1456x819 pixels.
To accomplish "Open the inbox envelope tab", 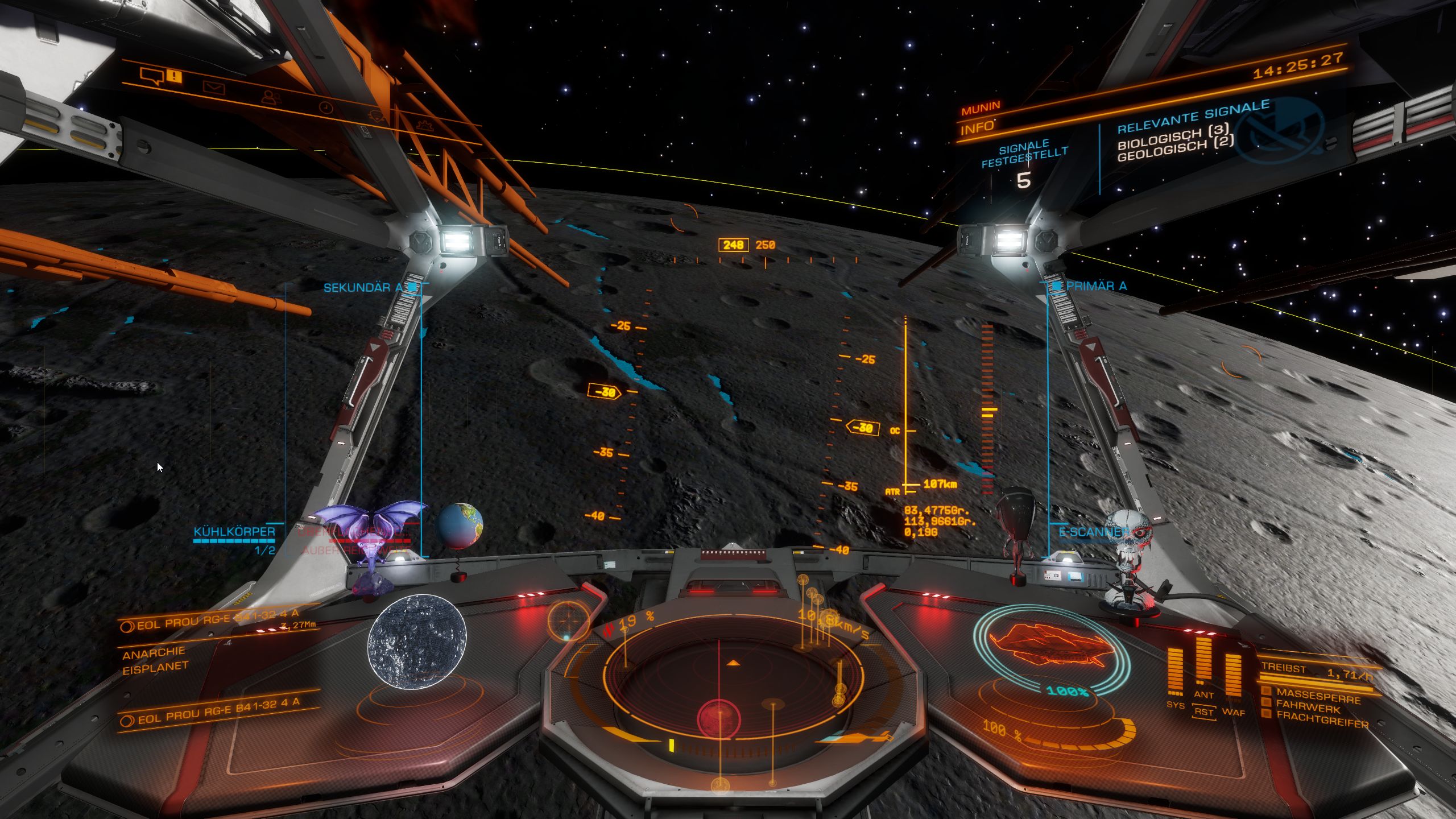I will pos(214,88).
